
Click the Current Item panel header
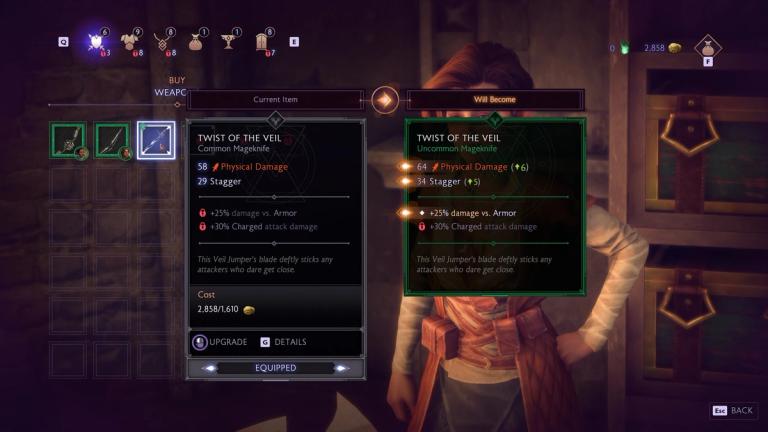coord(275,100)
